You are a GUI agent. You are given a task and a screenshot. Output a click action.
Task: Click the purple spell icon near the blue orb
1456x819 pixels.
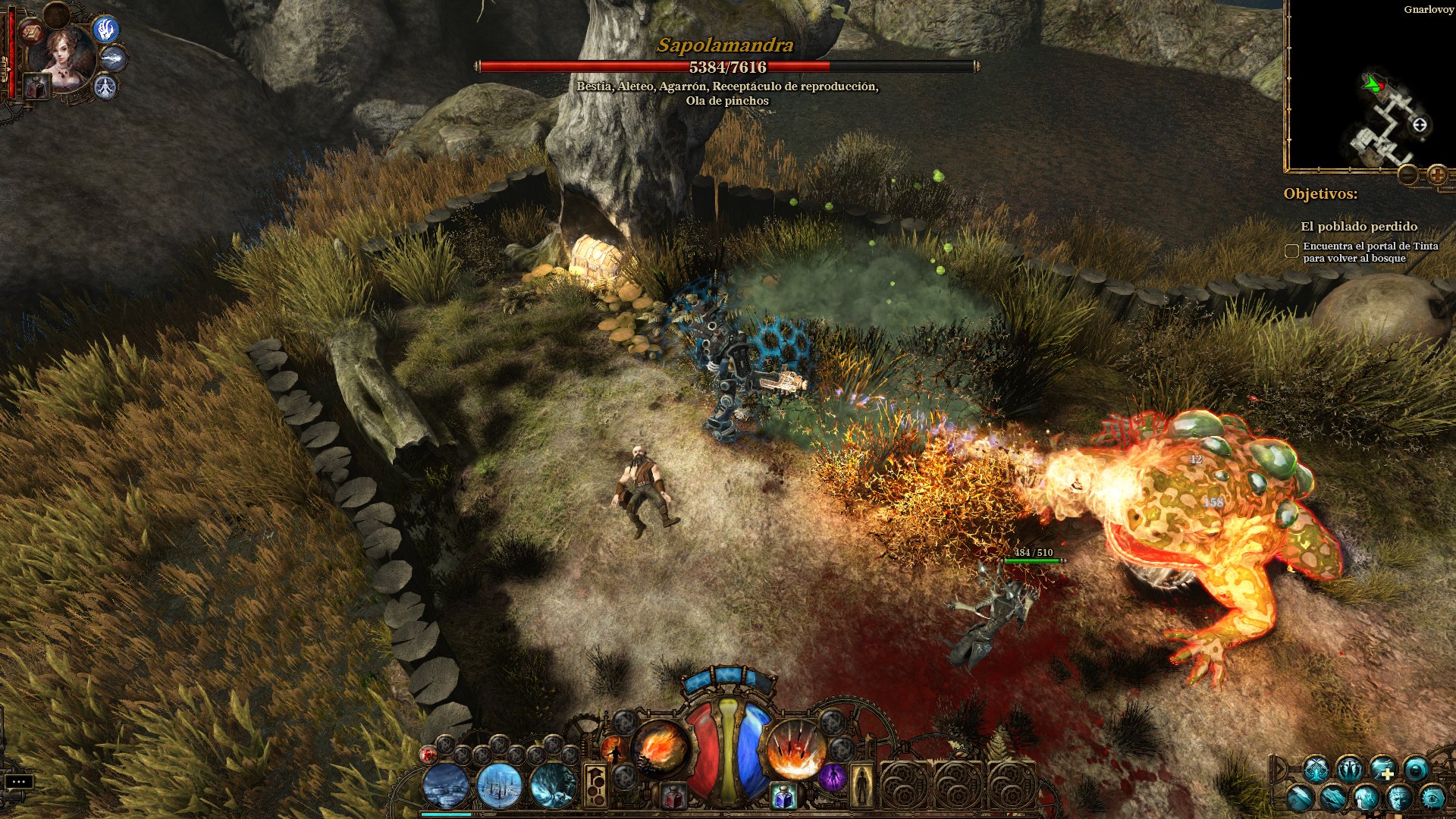(x=834, y=778)
